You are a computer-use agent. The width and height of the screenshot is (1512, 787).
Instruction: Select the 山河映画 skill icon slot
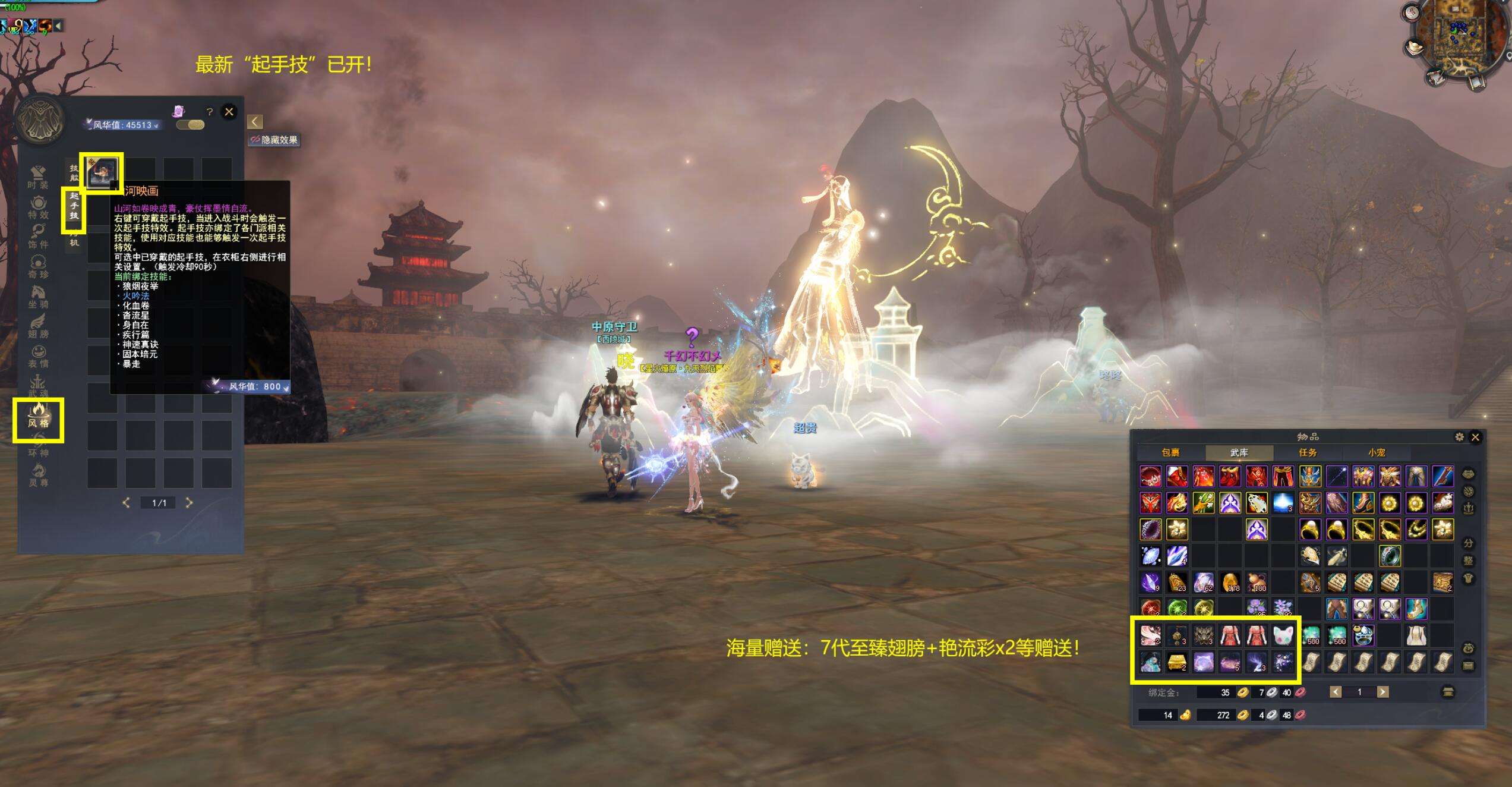tap(102, 173)
